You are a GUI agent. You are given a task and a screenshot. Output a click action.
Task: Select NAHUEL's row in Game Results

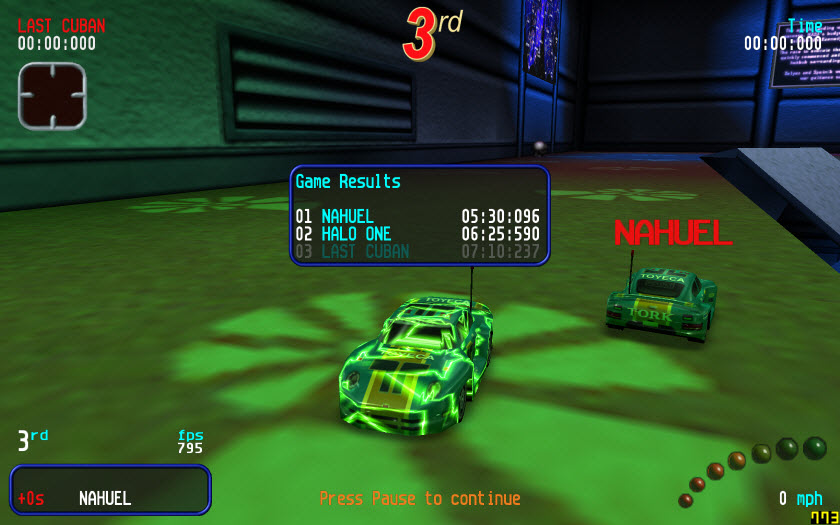[x=418, y=216]
